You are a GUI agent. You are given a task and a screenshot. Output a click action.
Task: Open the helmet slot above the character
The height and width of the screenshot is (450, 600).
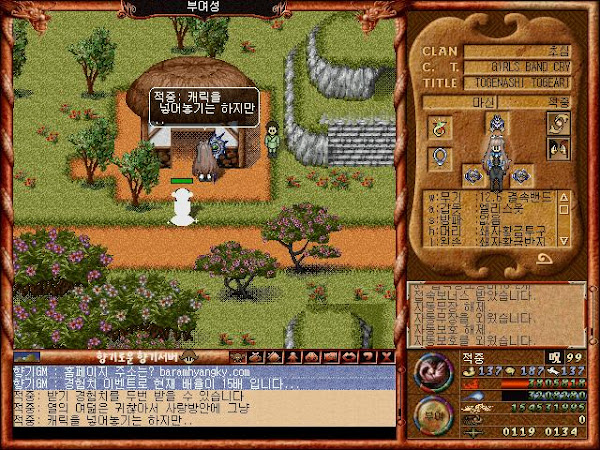tap(496, 124)
